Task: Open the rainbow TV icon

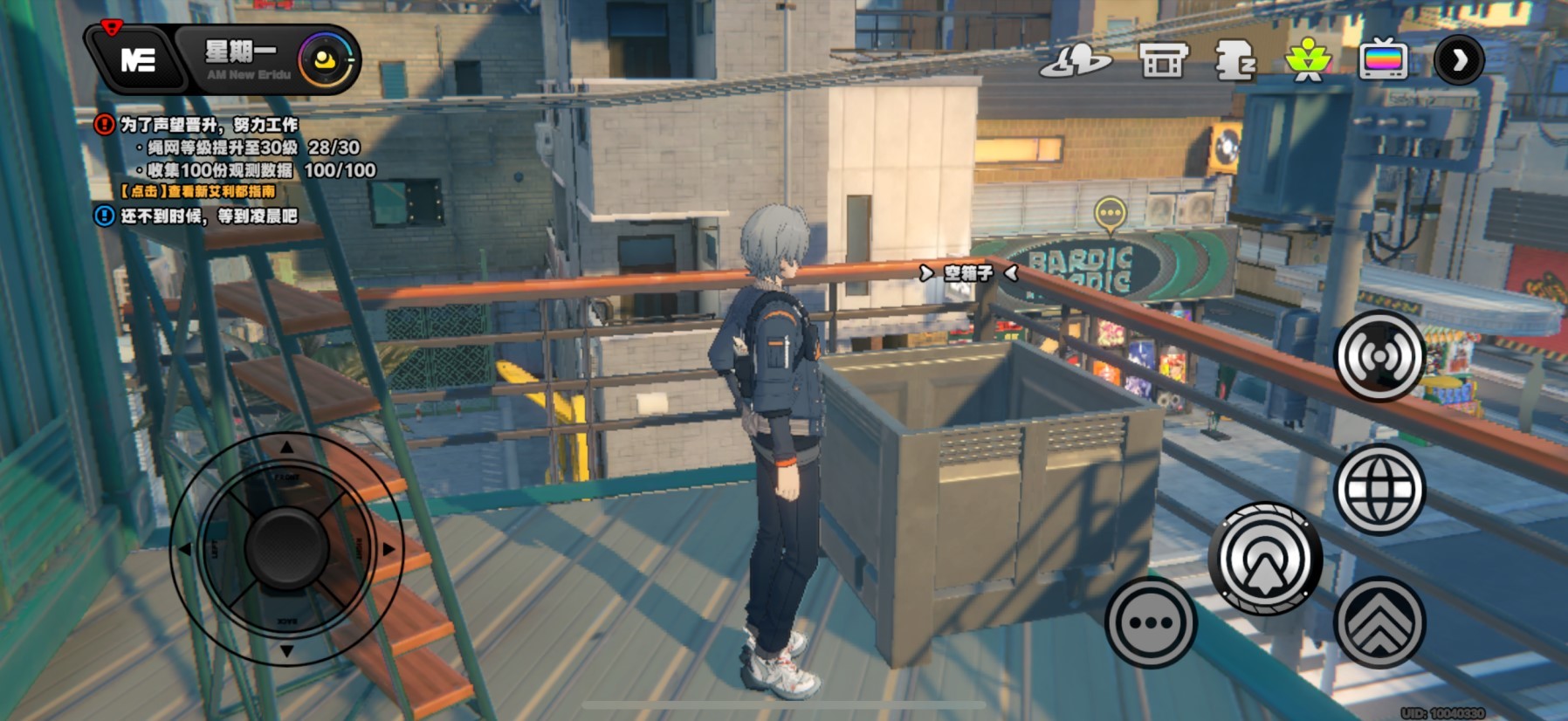Action: click(x=1383, y=61)
